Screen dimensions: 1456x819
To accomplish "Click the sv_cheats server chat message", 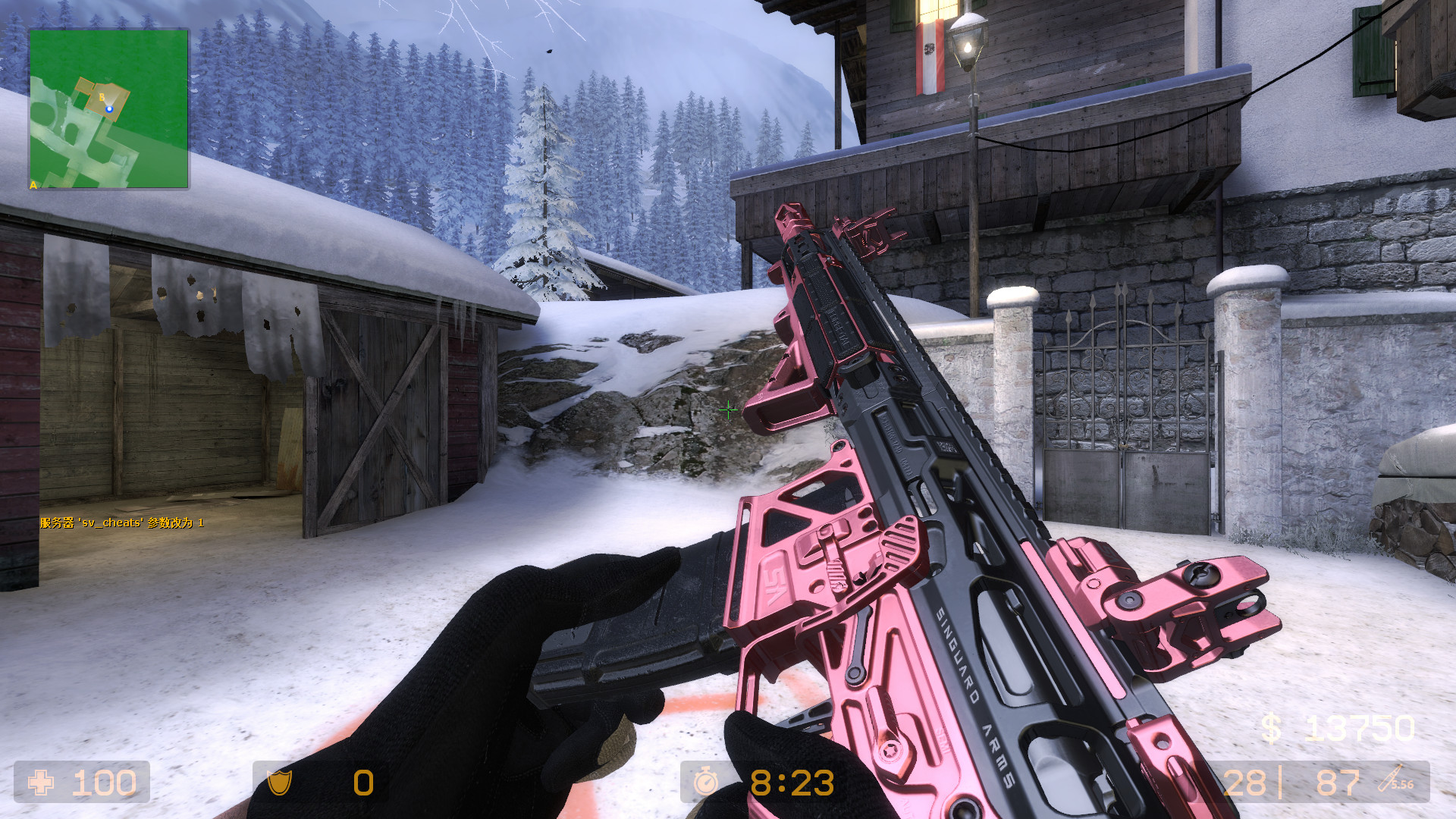I will click(x=121, y=523).
